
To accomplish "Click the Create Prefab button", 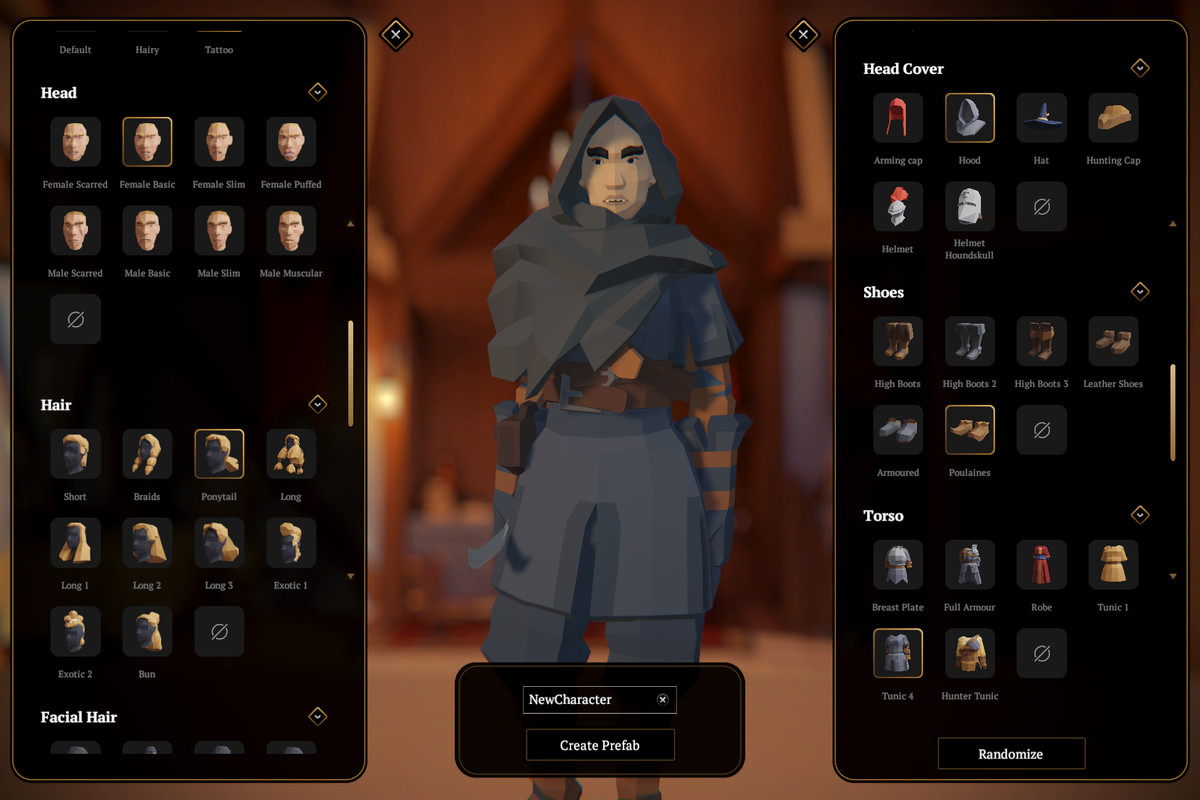I will (600, 745).
